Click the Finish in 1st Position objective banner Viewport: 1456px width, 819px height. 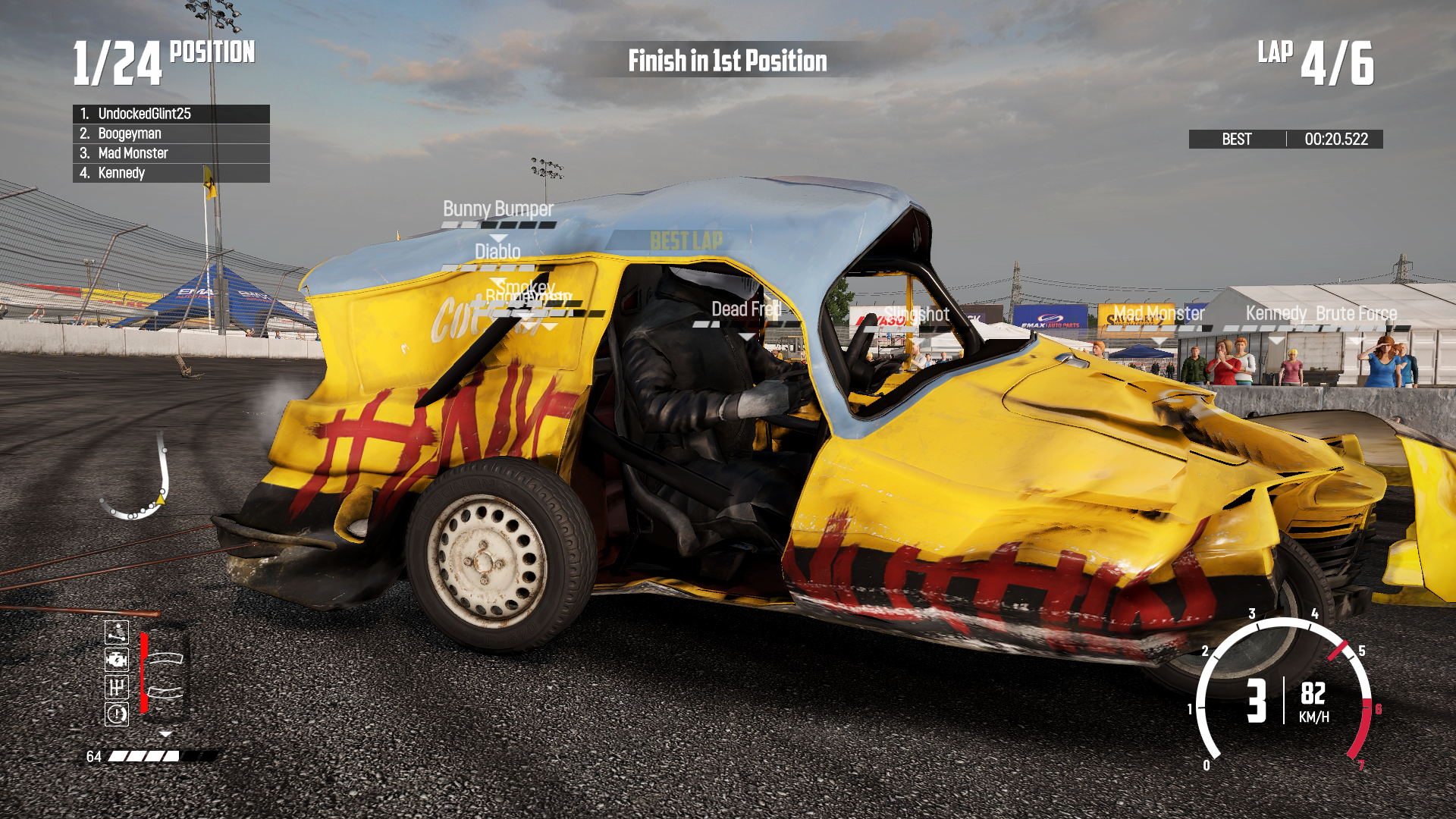(x=726, y=61)
